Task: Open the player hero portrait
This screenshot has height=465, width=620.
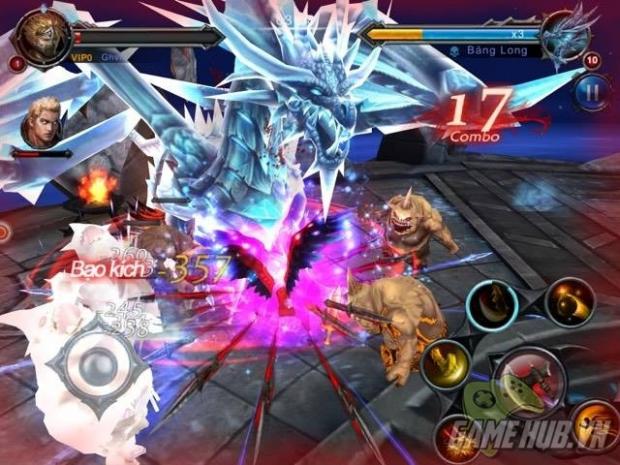Action: tap(40, 38)
